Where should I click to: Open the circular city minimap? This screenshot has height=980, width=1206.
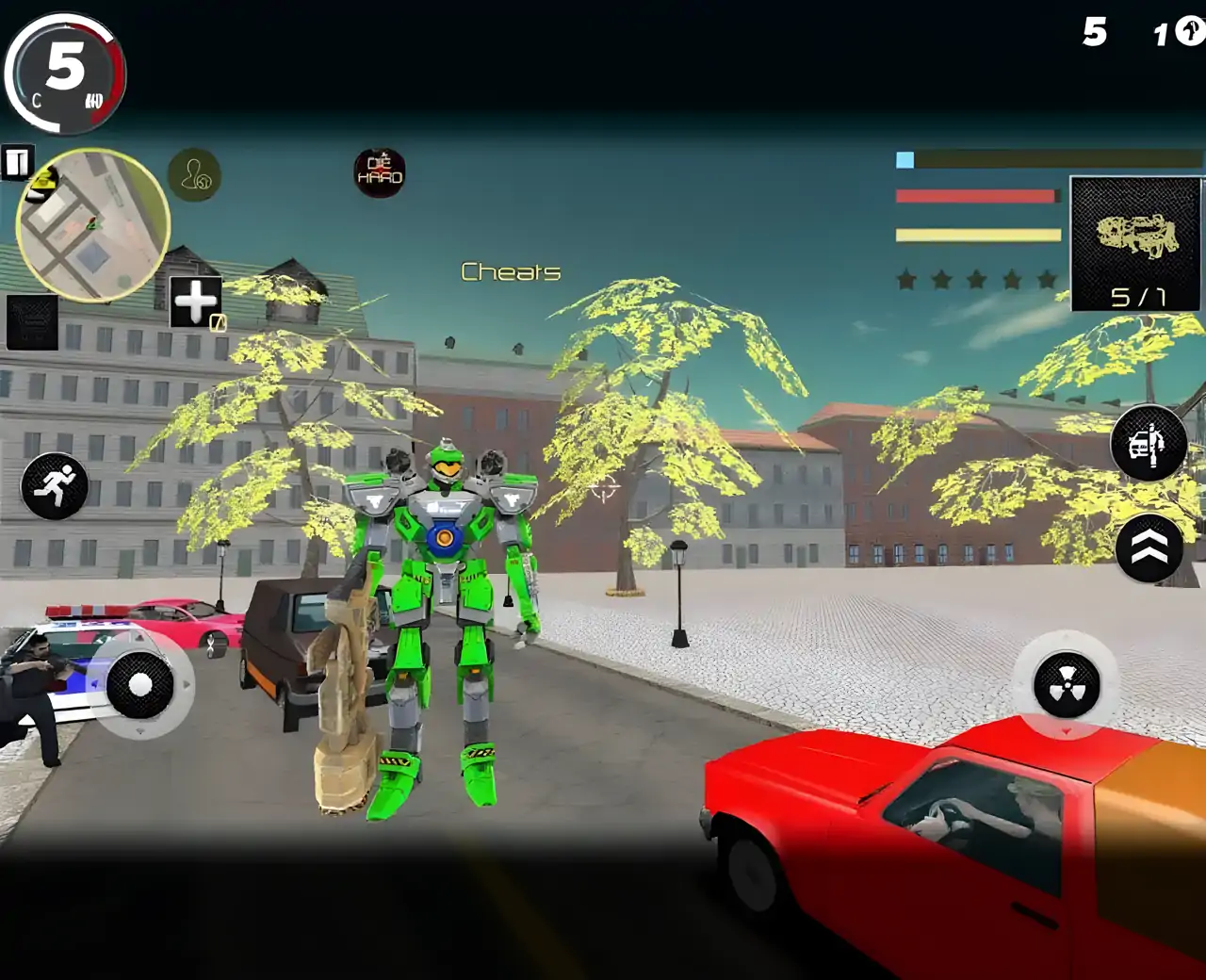coord(92,224)
